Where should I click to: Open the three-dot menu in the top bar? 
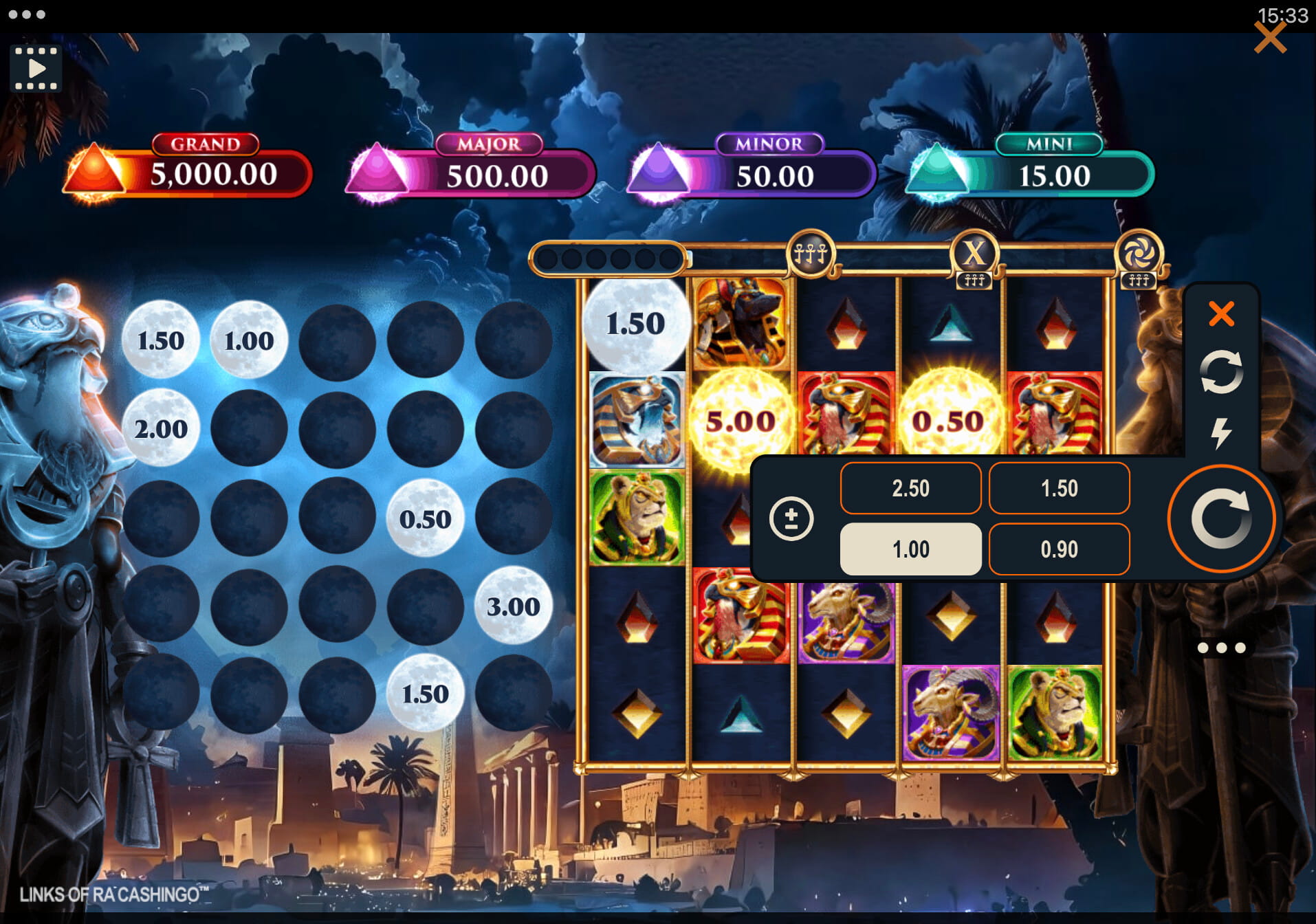pyautogui.click(x=27, y=14)
